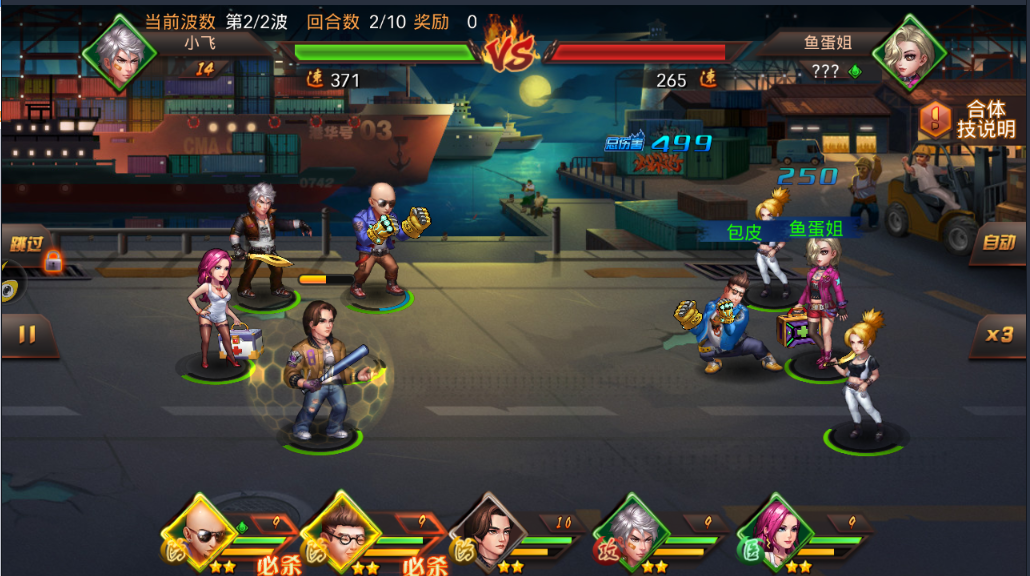Click the 跳过 skip button

(27, 245)
